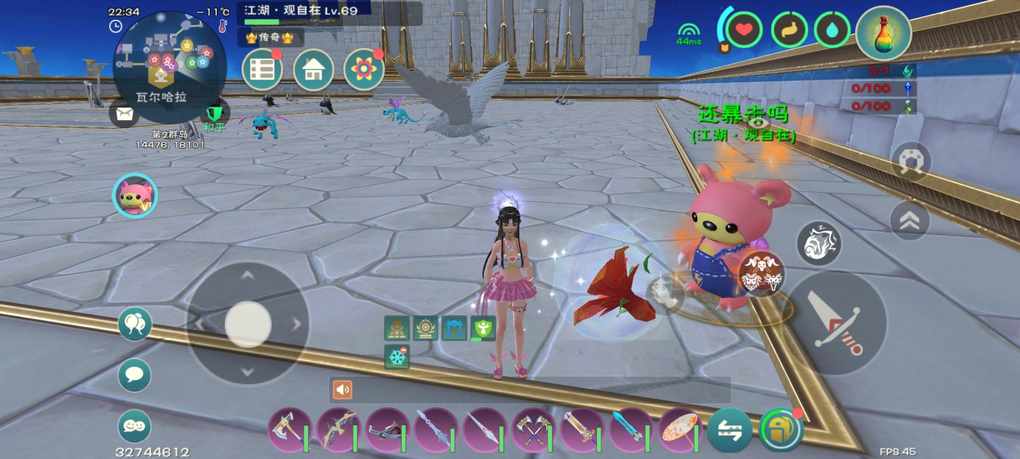Open the rainbow potion flask icon

coord(883,33)
